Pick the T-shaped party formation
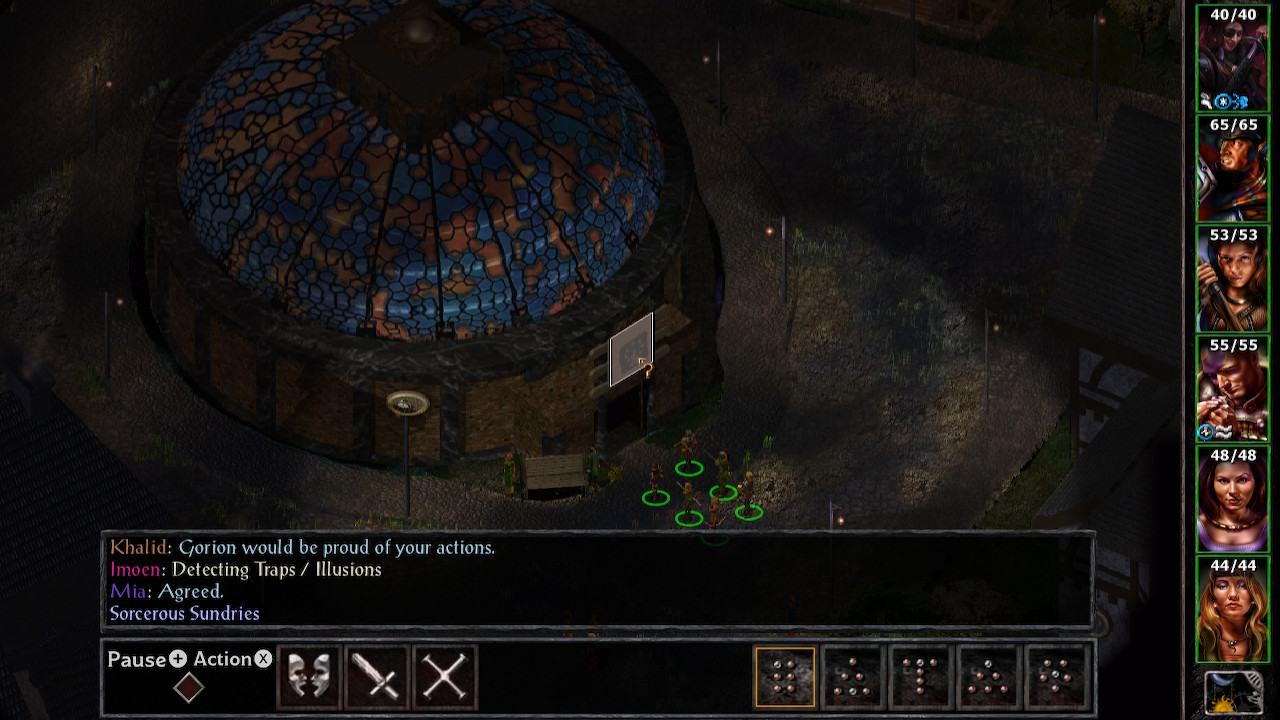The image size is (1280, 720). 921,677
